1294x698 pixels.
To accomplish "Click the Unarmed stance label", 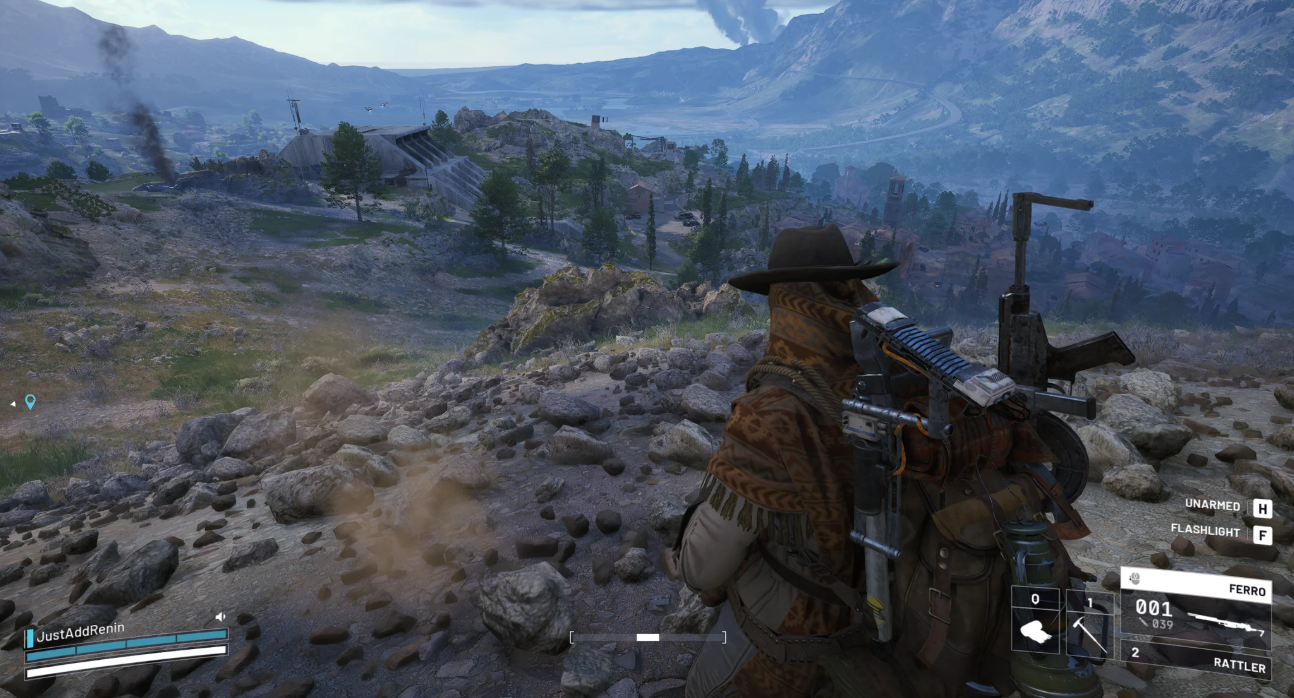I will coord(1212,506).
